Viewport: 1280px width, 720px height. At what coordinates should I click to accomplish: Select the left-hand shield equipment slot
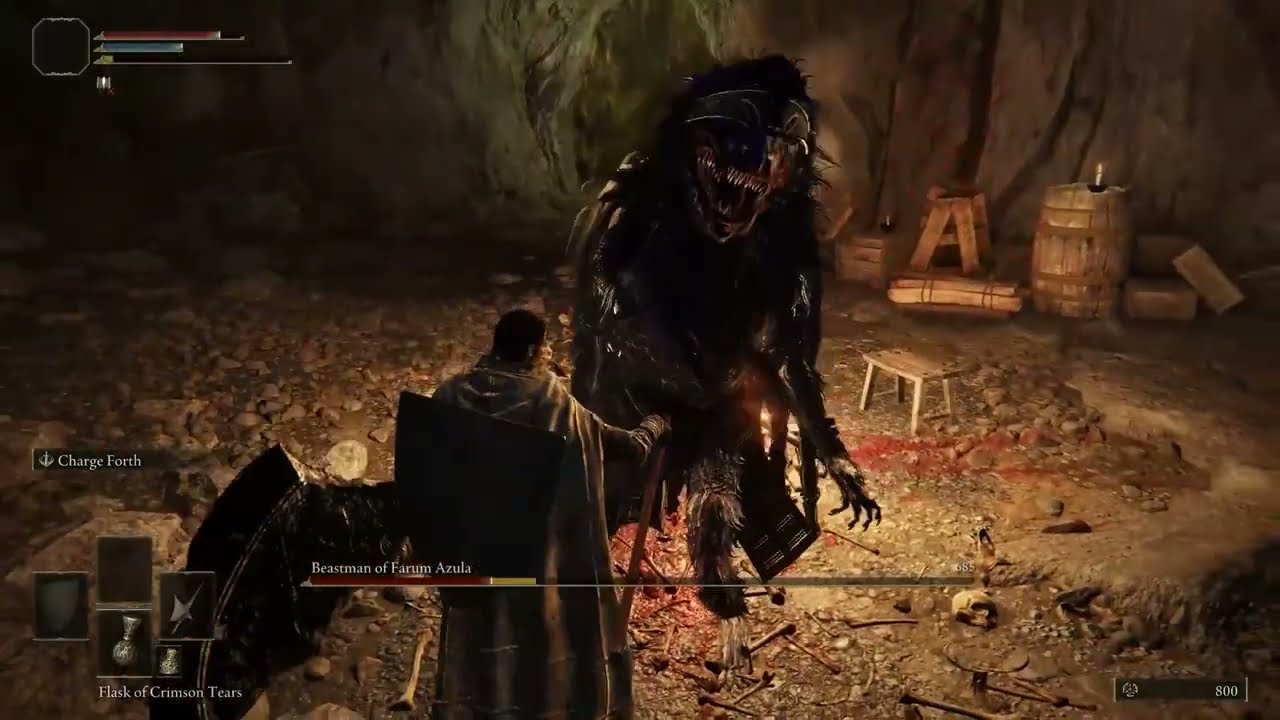[62, 606]
